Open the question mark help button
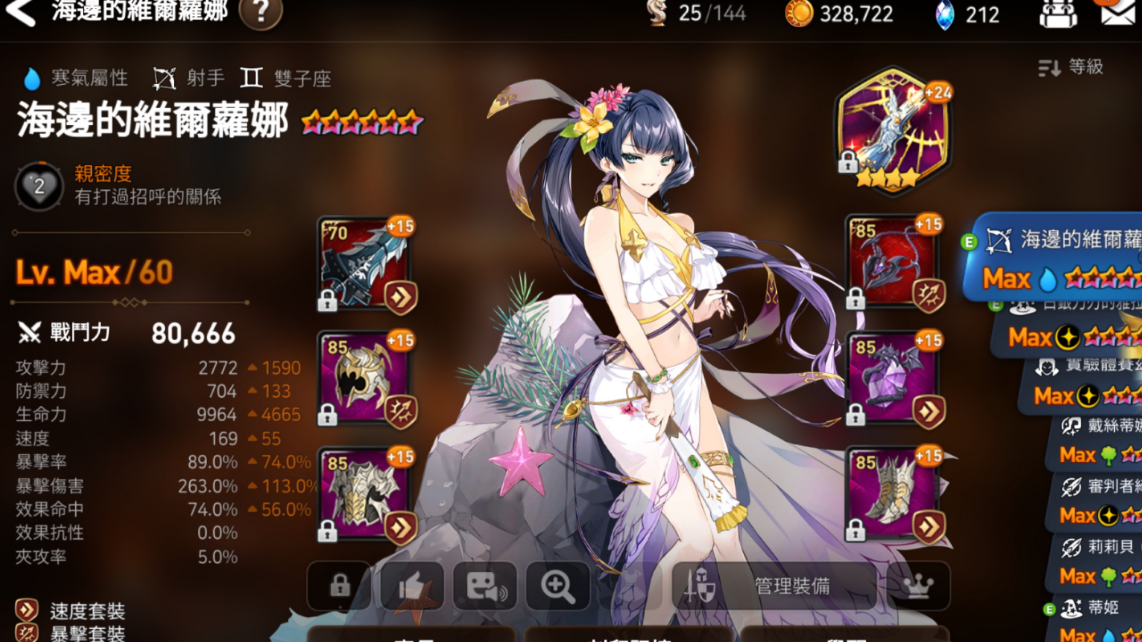1142x642 pixels. tap(260, 12)
